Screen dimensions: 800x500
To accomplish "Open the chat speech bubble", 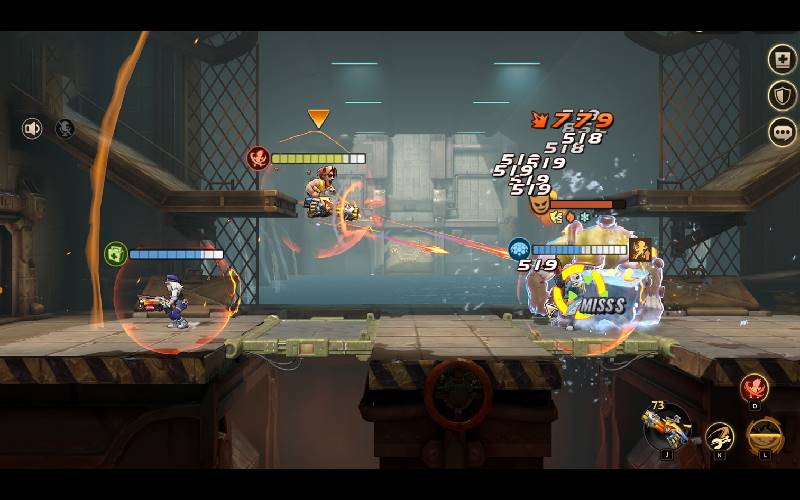I will tap(781, 132).
